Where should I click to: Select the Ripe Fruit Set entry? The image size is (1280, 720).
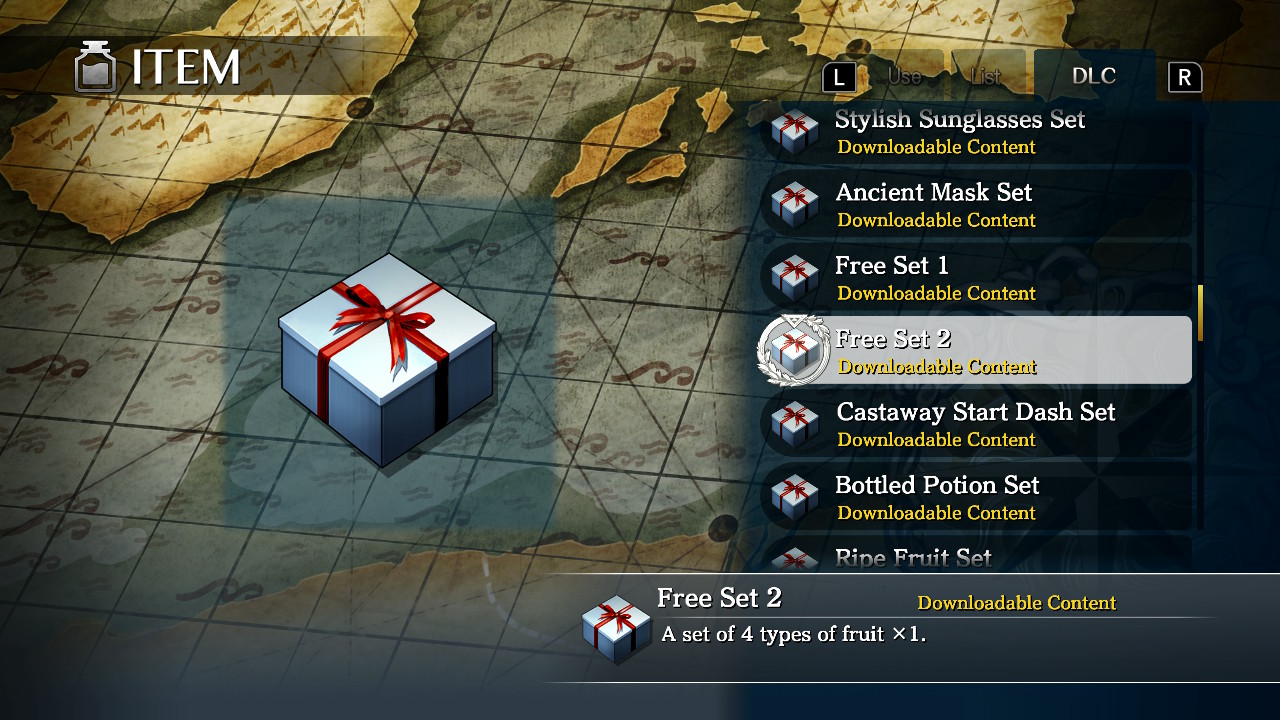912,558
